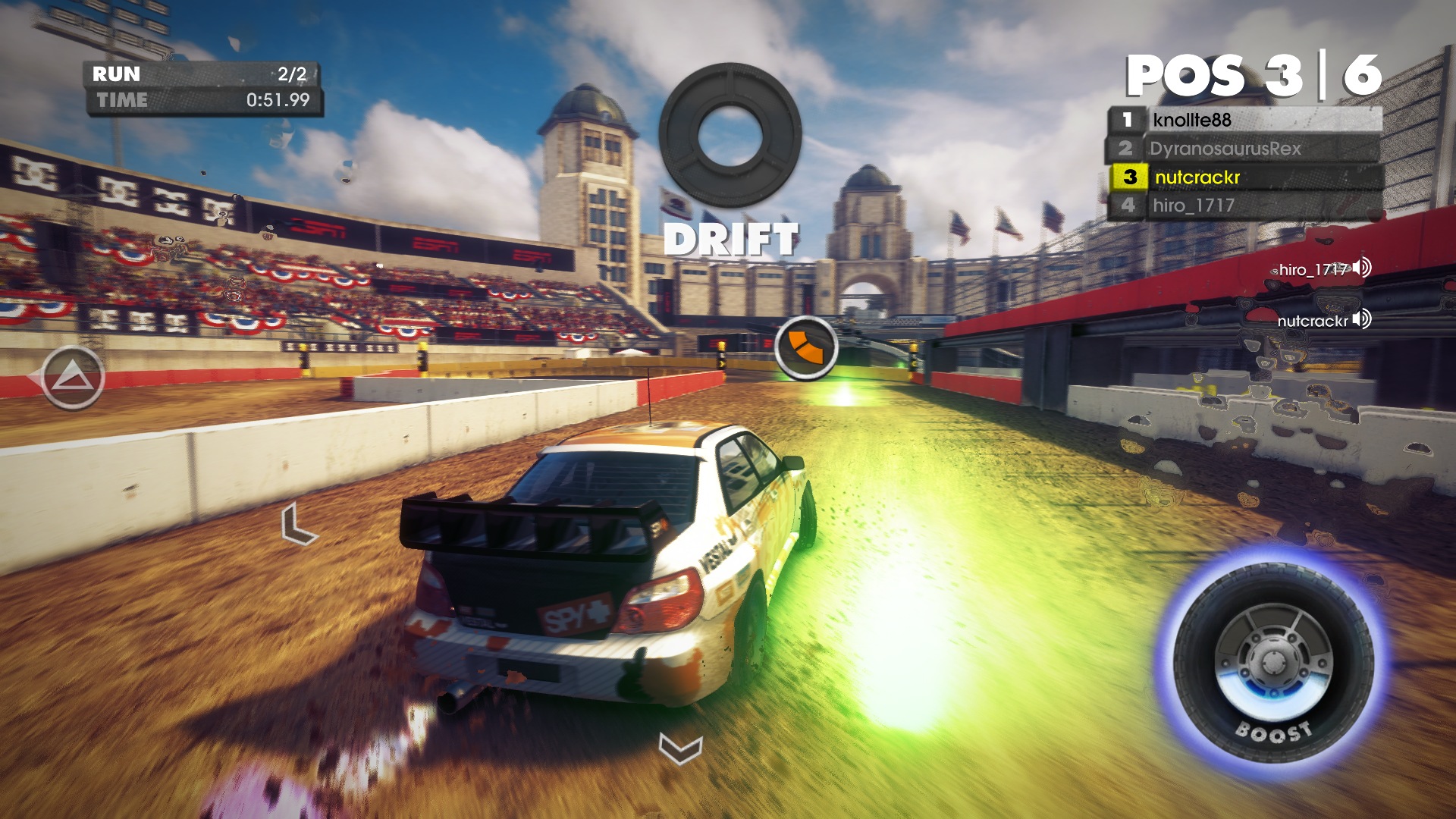The image size is (1456, 819).
Task: Click hiro_1717's voice chat speaker icon
Action: click(1362, 268)
